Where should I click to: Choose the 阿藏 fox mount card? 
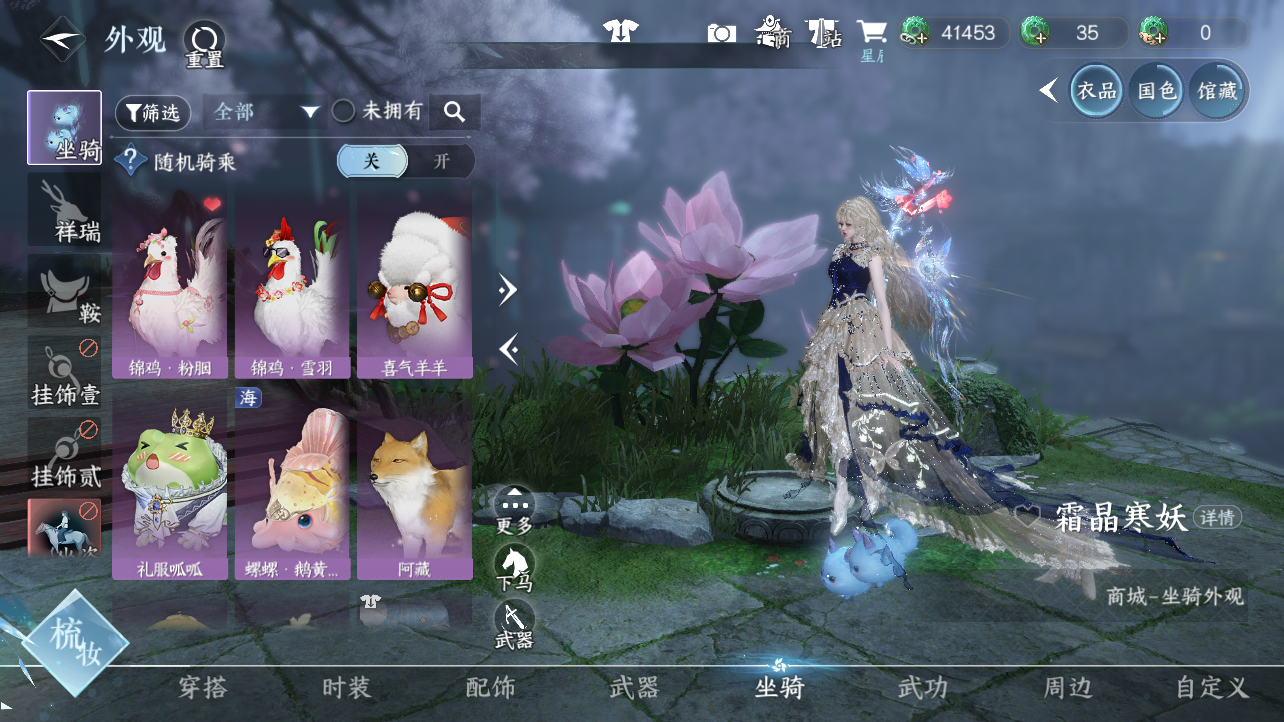pyautogui.click(x=415, y=490)
